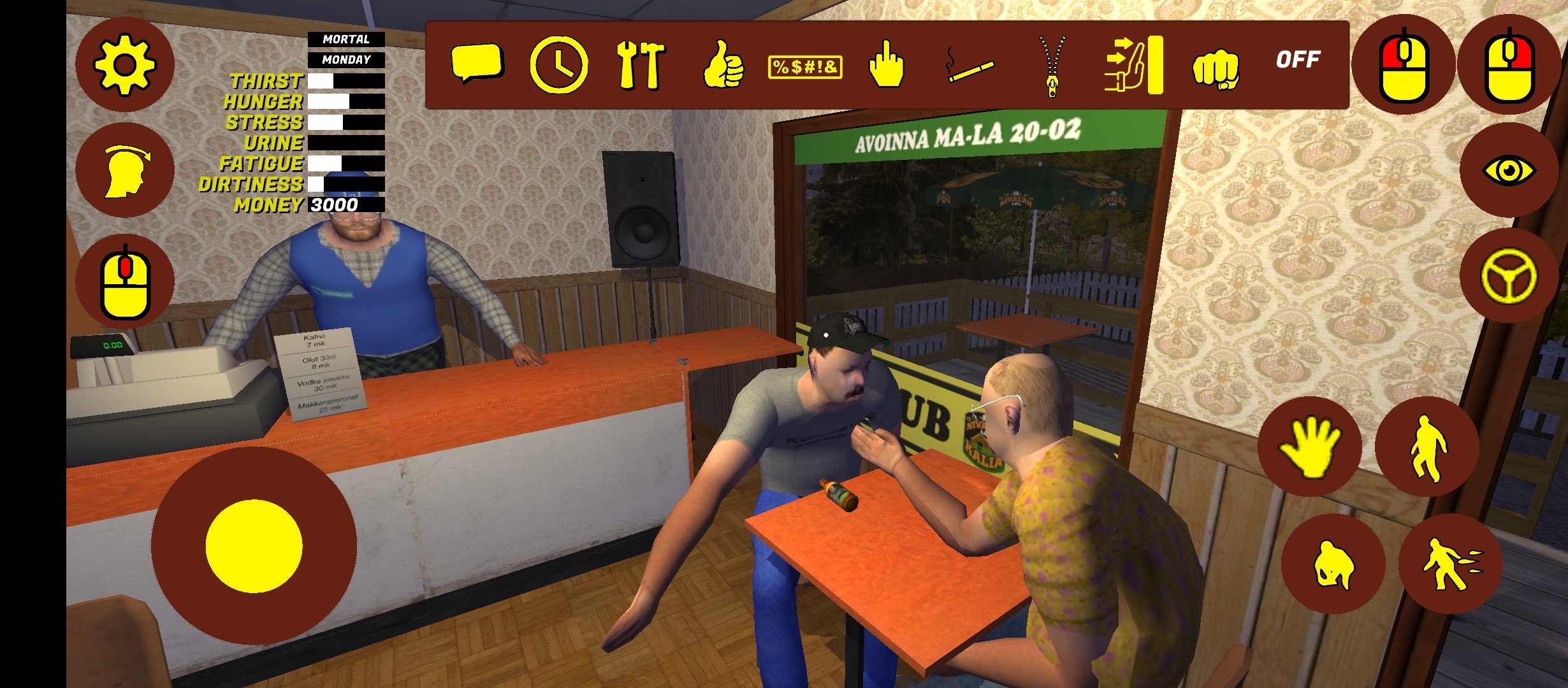The width and height of the screenshot is (1568, 688).
Task: Select the clock icon in top bar
Action: click(x=558, y=65)
